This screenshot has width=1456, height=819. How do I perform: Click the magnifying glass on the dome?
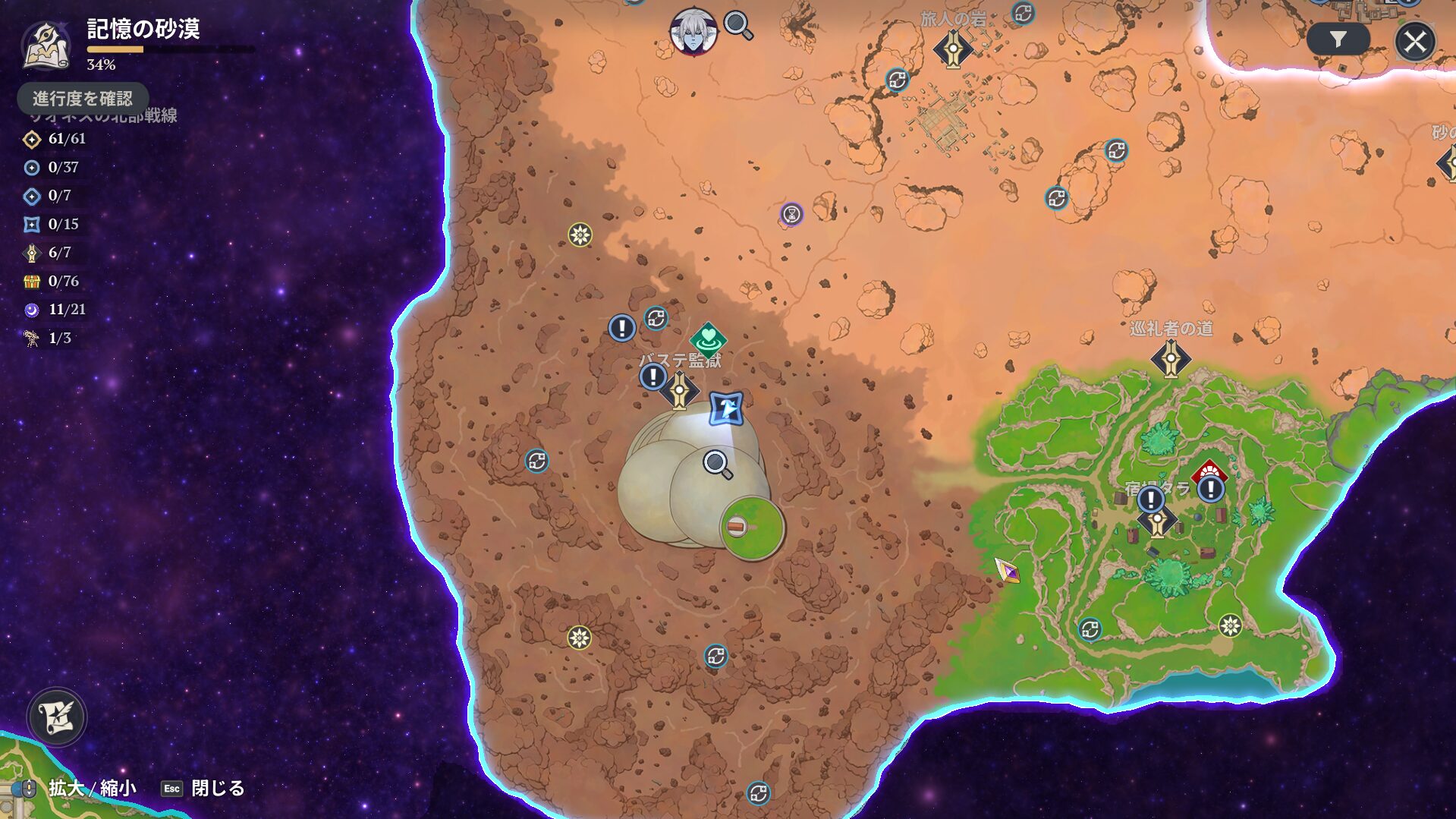[x=717, y=464]
